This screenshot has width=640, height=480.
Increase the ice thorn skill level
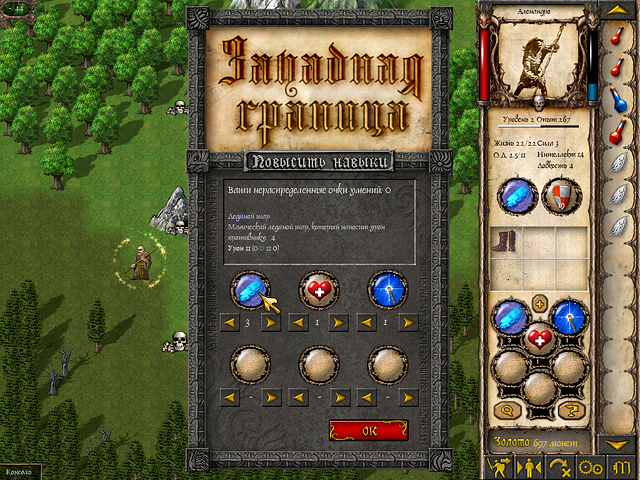pos(270,323)
